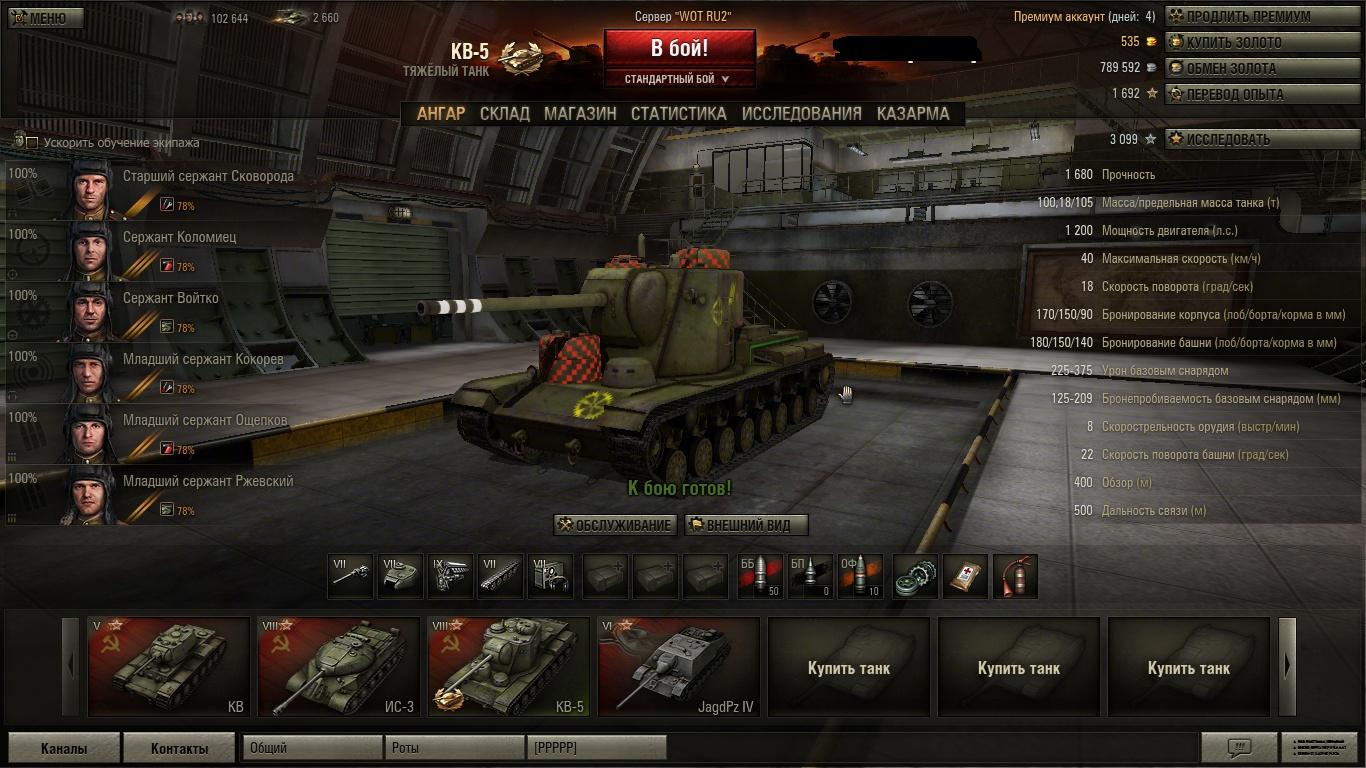Open the Магазин tab
Screen dimensions: 1366x768
(x=580, y=113)
